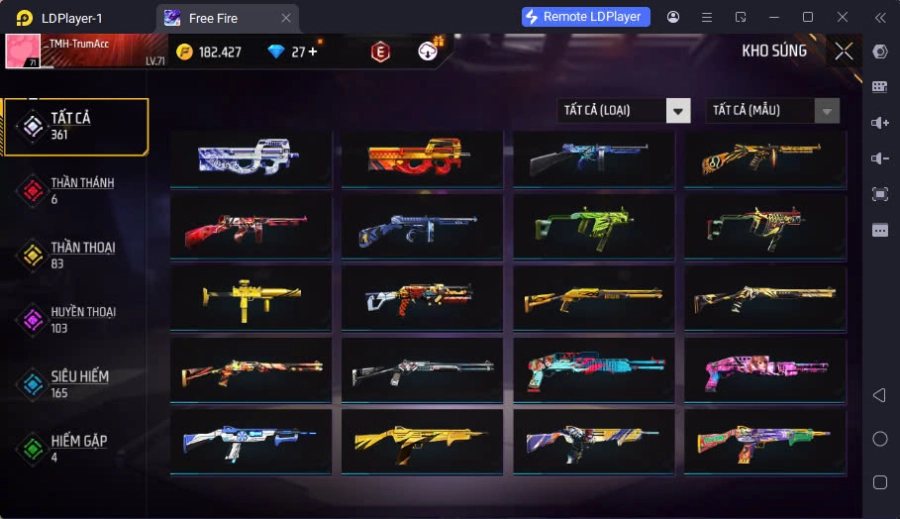Select the blue-white P90 skin
The width and height of the screenshot is (900, 519).
(x=250, y=158)
